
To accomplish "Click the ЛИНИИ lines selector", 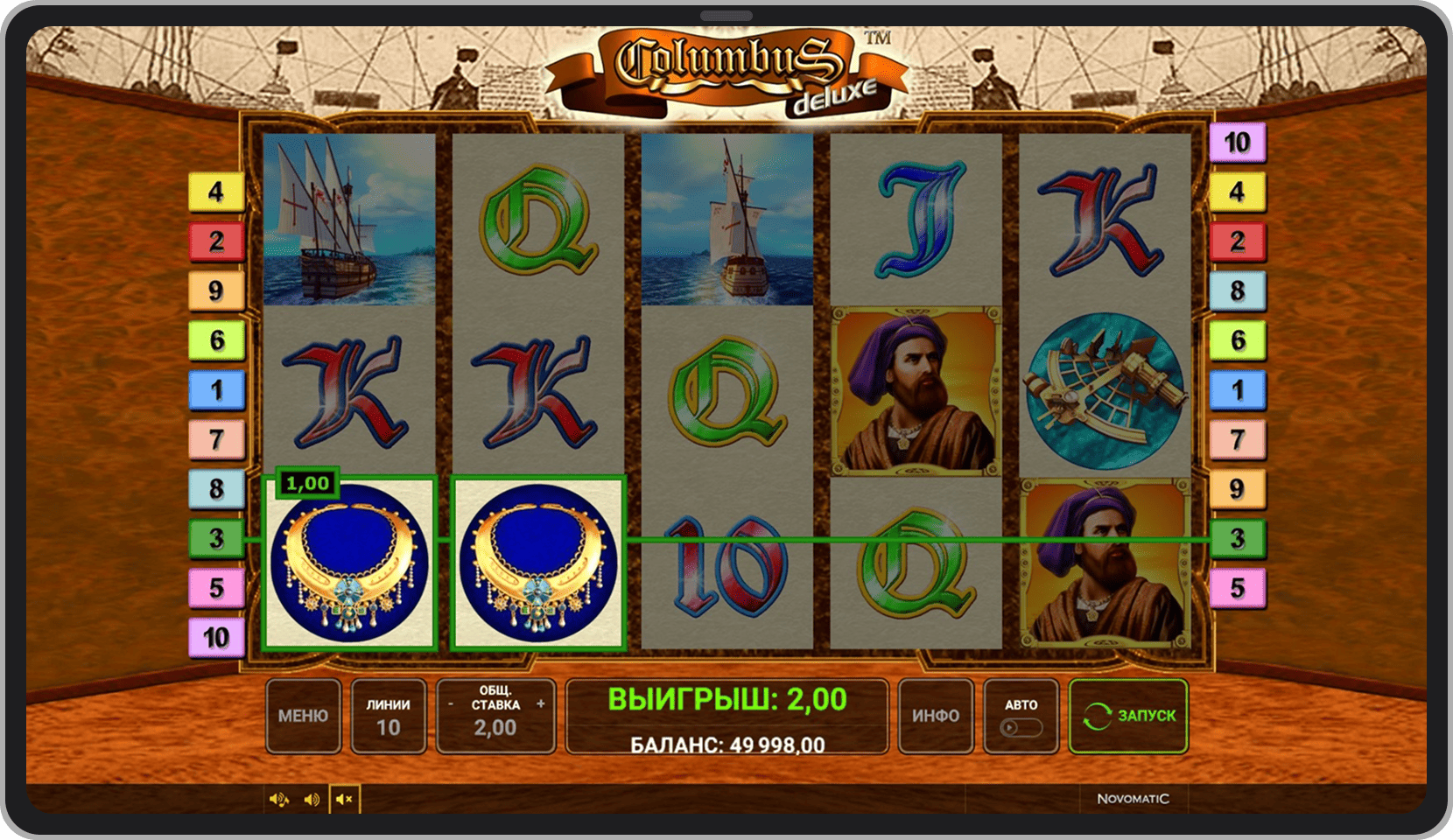I will [x=388, y=716].
